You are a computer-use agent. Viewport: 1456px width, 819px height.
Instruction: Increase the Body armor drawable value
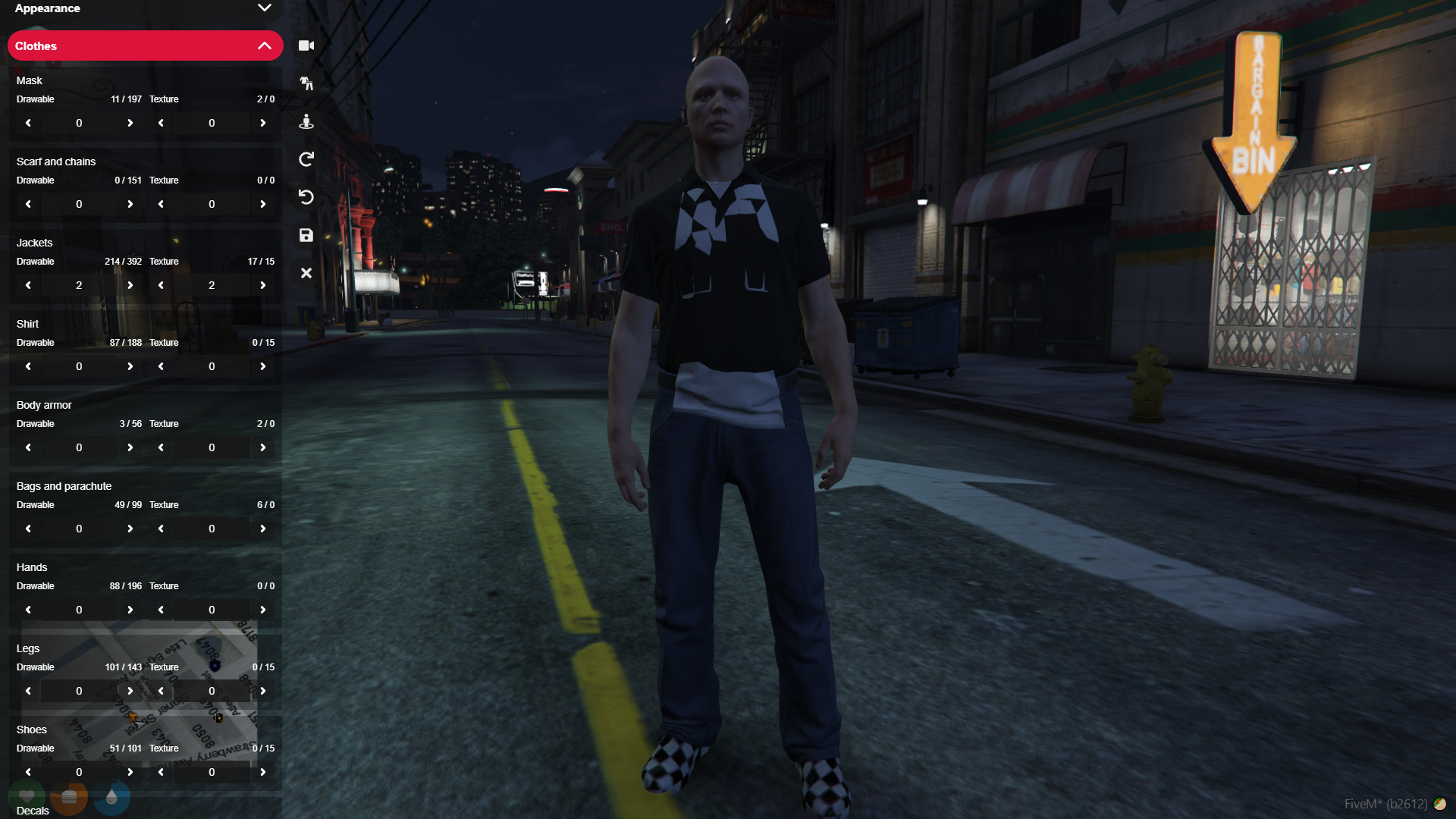pos(130,447)
